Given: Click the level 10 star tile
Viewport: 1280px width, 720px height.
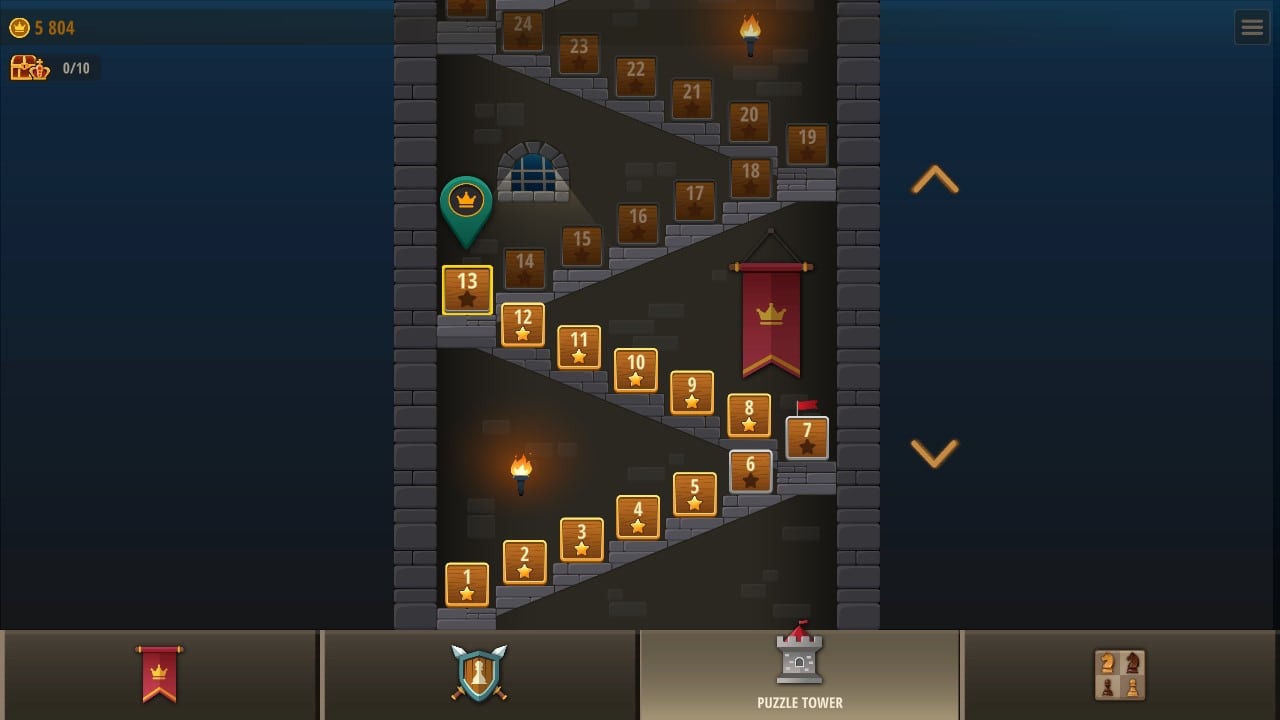Looking at the screenshot, I should [635, 371].
